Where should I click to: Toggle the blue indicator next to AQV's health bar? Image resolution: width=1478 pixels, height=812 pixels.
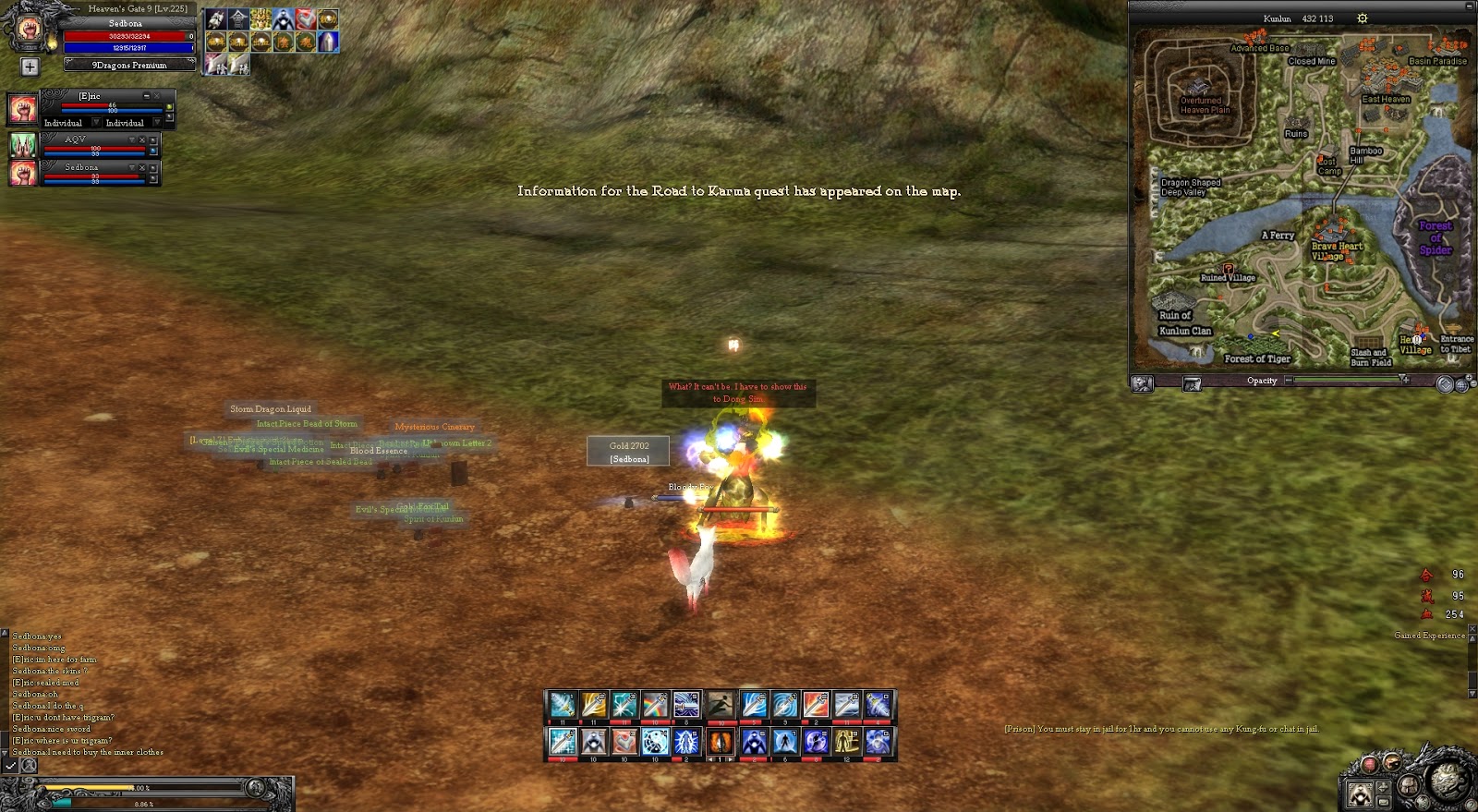(153, 151)
